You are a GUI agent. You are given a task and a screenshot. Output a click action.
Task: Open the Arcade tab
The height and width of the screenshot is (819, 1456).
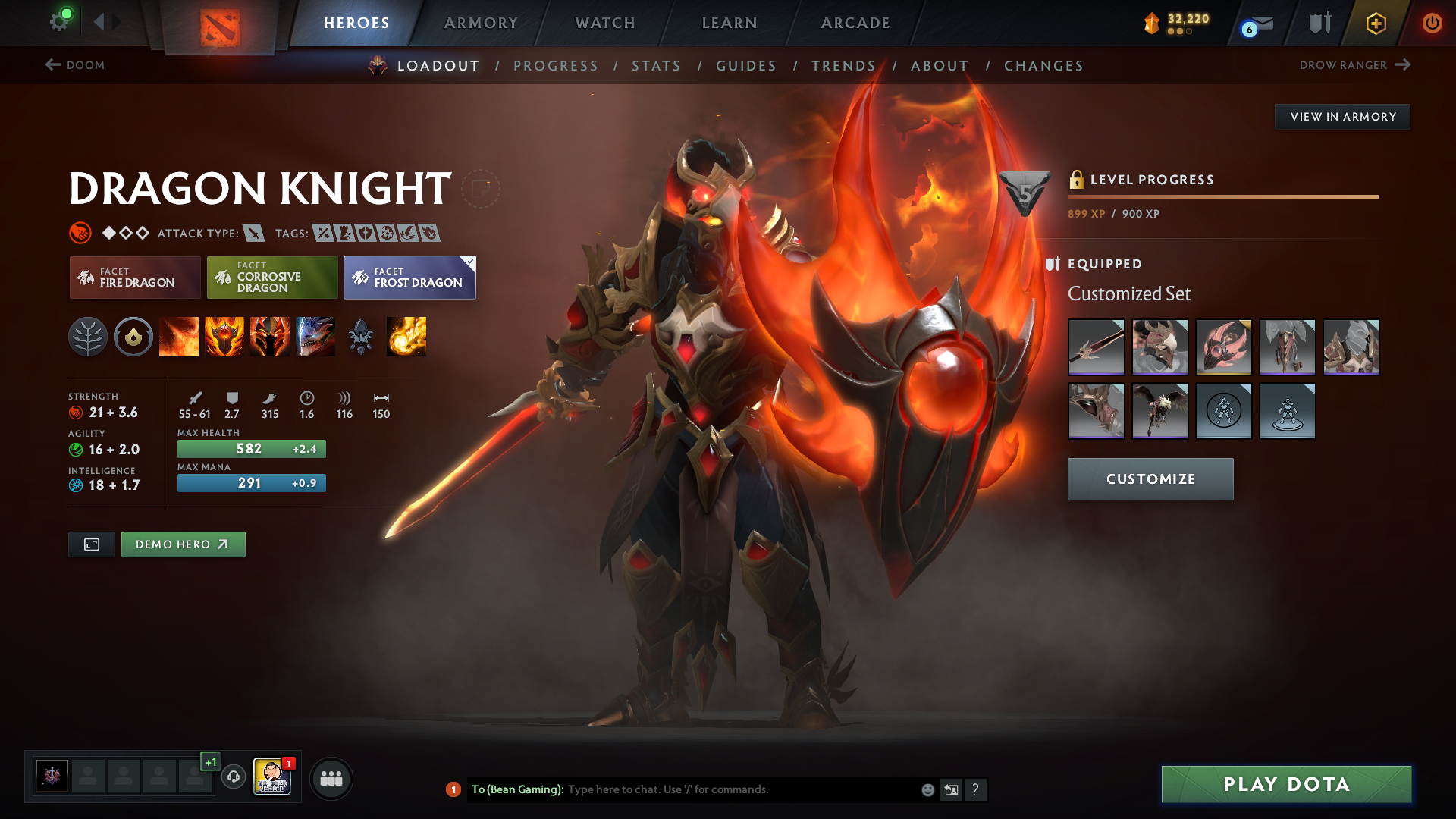point(855,23)
